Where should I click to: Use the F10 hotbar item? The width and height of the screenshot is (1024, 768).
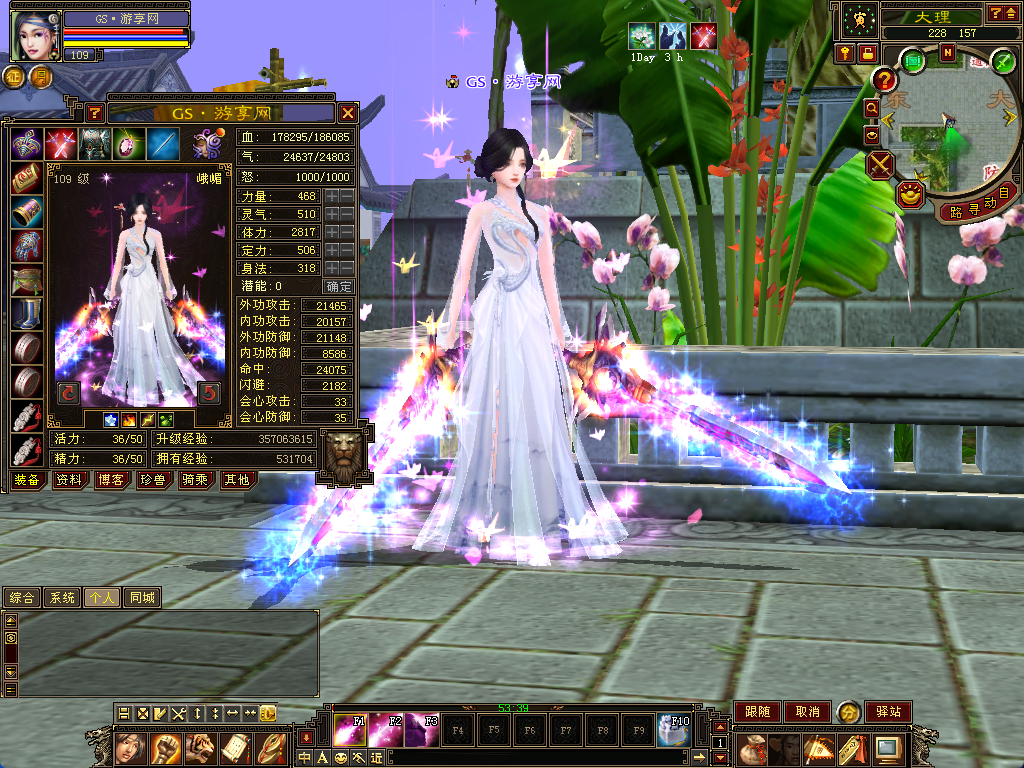click(674, 730)
